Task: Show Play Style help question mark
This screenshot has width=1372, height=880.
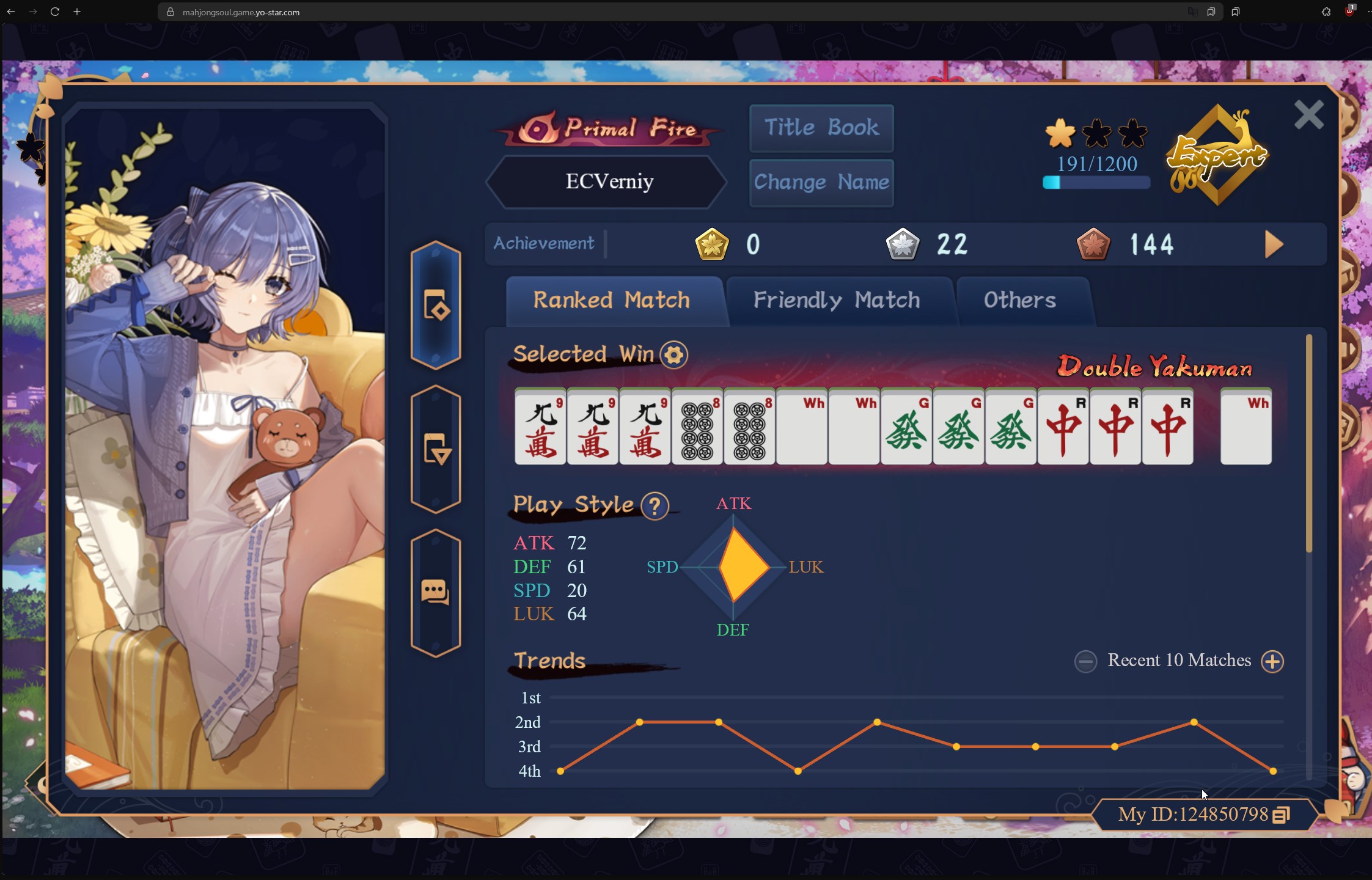Action: [x=655, y=505]
